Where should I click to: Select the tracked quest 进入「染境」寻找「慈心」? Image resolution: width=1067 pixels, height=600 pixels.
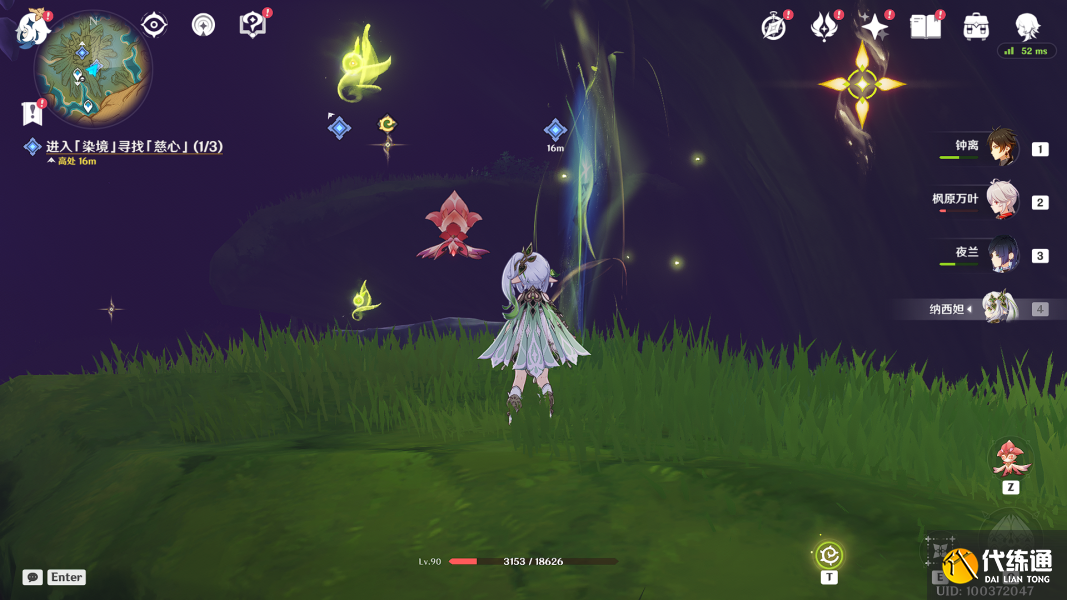(133, 147)
